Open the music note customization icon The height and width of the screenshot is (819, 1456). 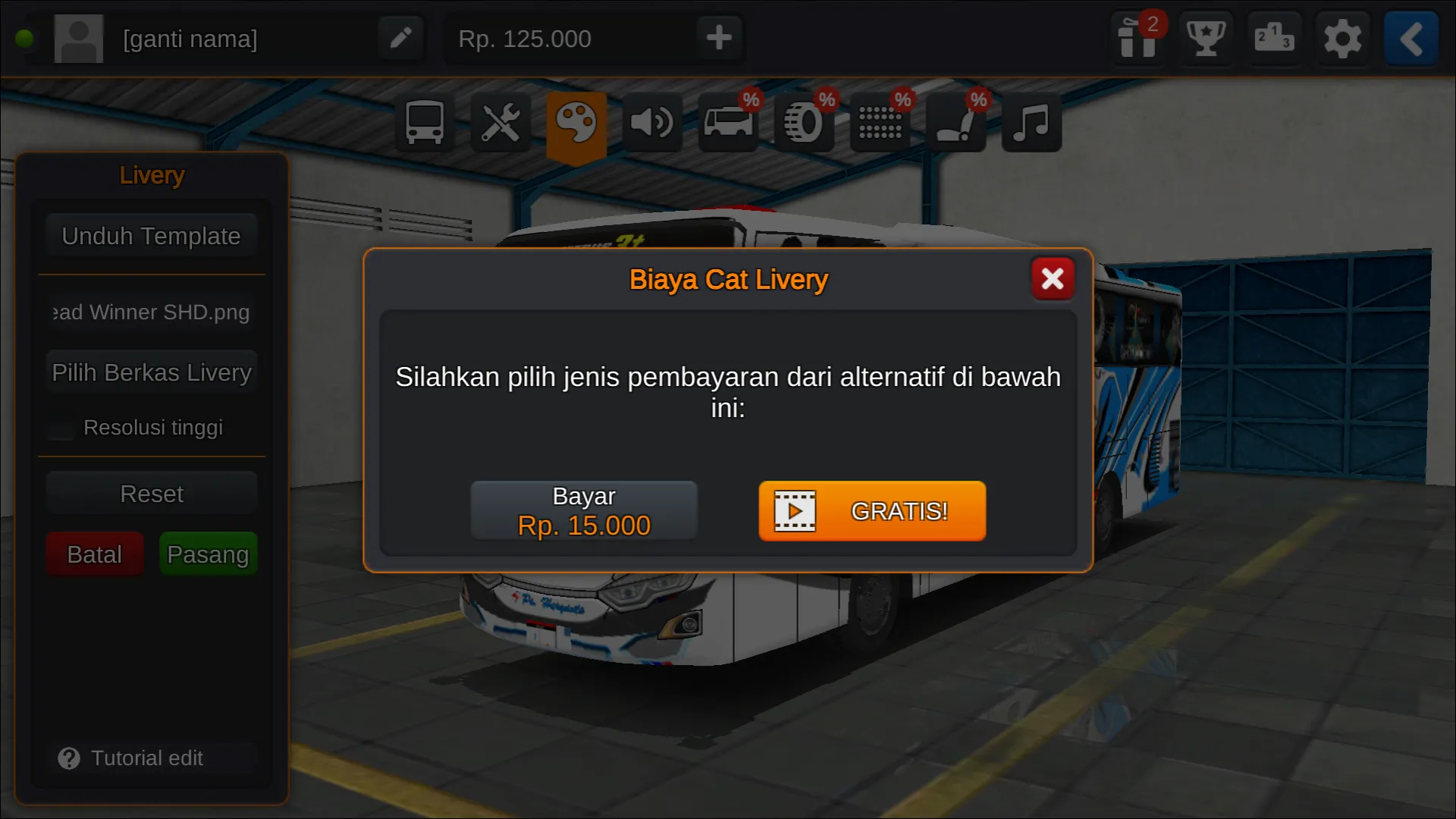(1031, 122)
